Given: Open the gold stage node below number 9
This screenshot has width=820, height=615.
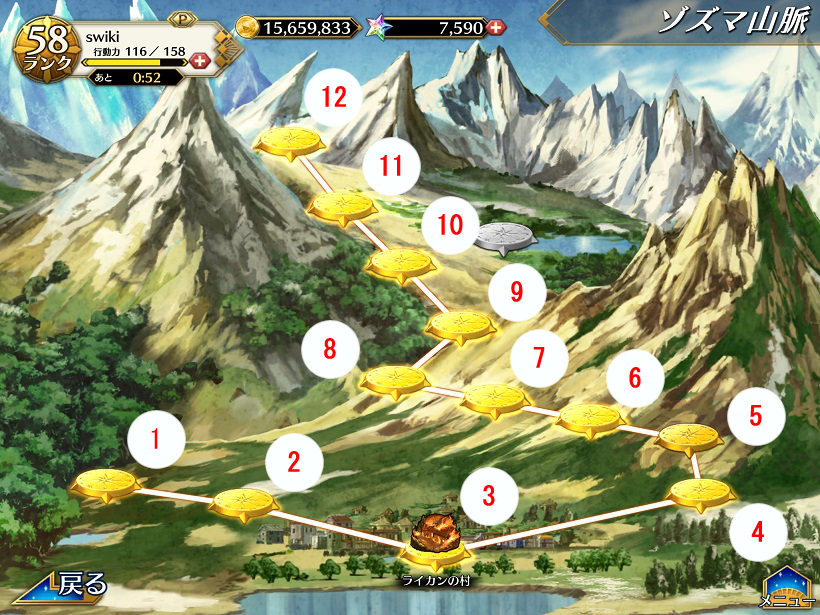Looking at the screenshot, I should point(461,325).
